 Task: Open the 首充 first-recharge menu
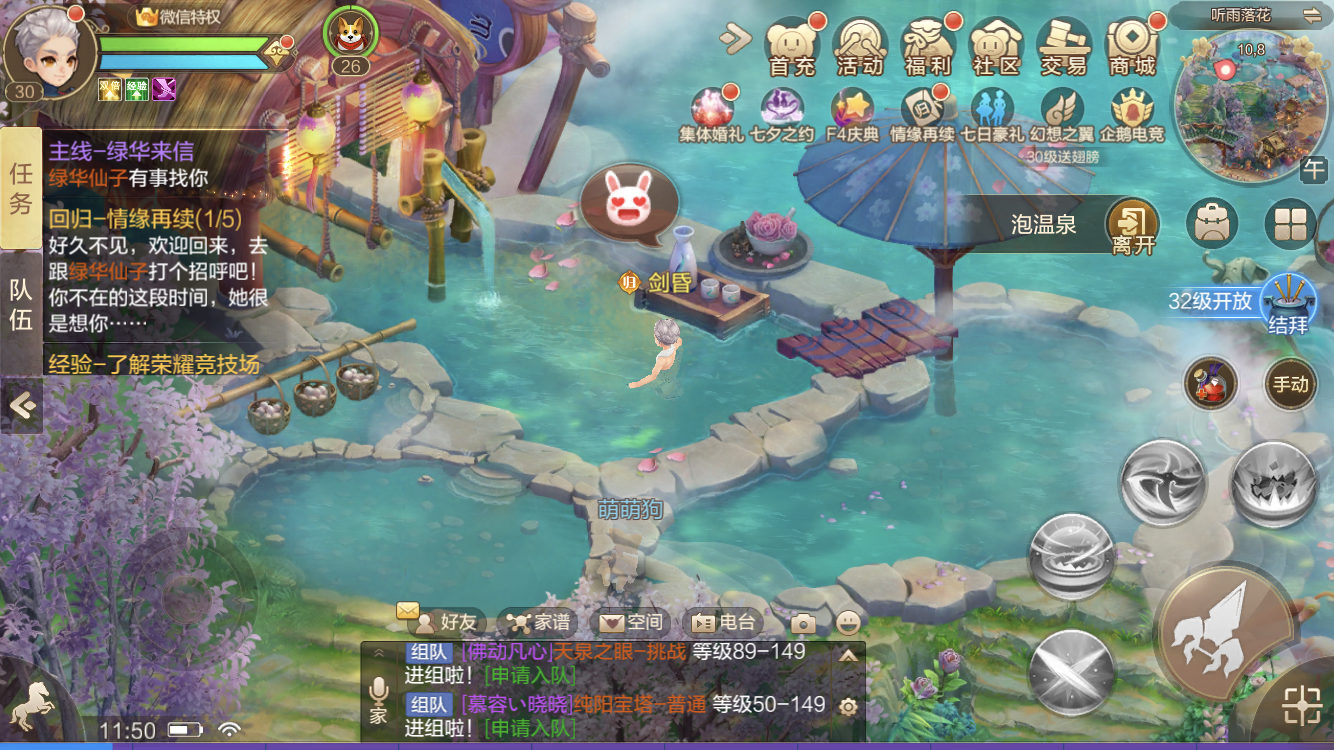pos(792,46)
